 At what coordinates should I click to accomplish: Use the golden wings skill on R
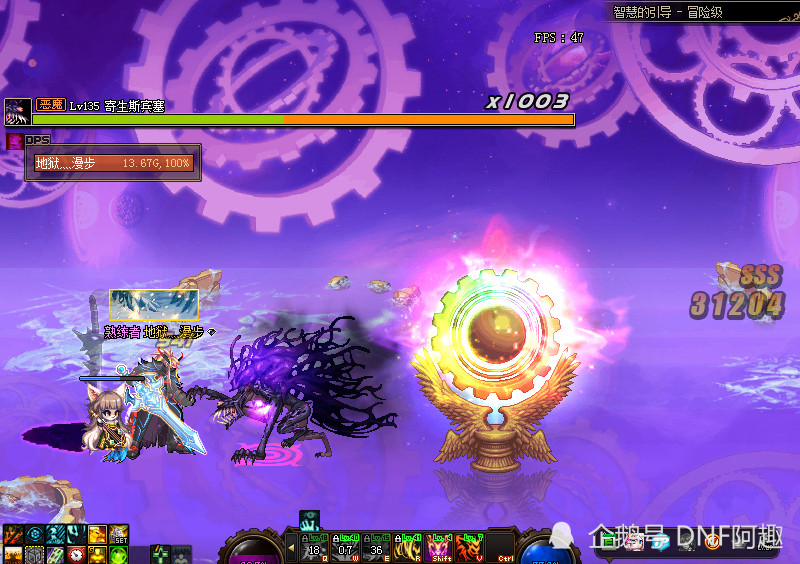408,546
